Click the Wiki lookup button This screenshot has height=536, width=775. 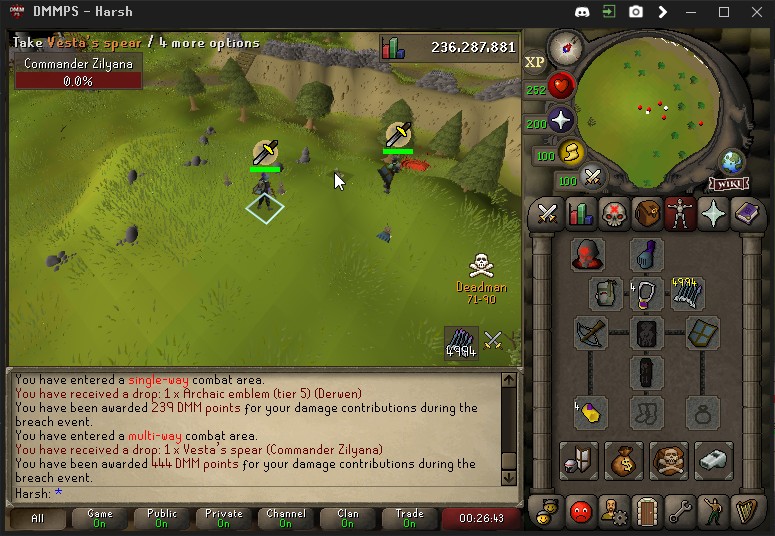tap(730, 184)
